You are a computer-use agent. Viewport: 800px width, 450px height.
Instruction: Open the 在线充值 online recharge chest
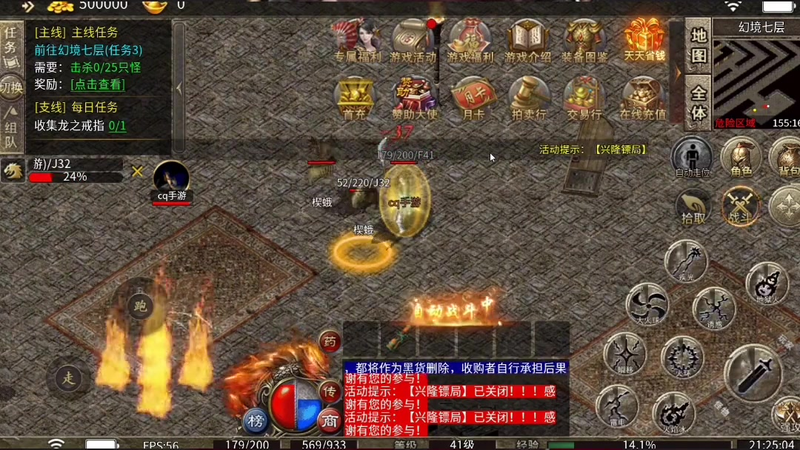click(643, 97)
